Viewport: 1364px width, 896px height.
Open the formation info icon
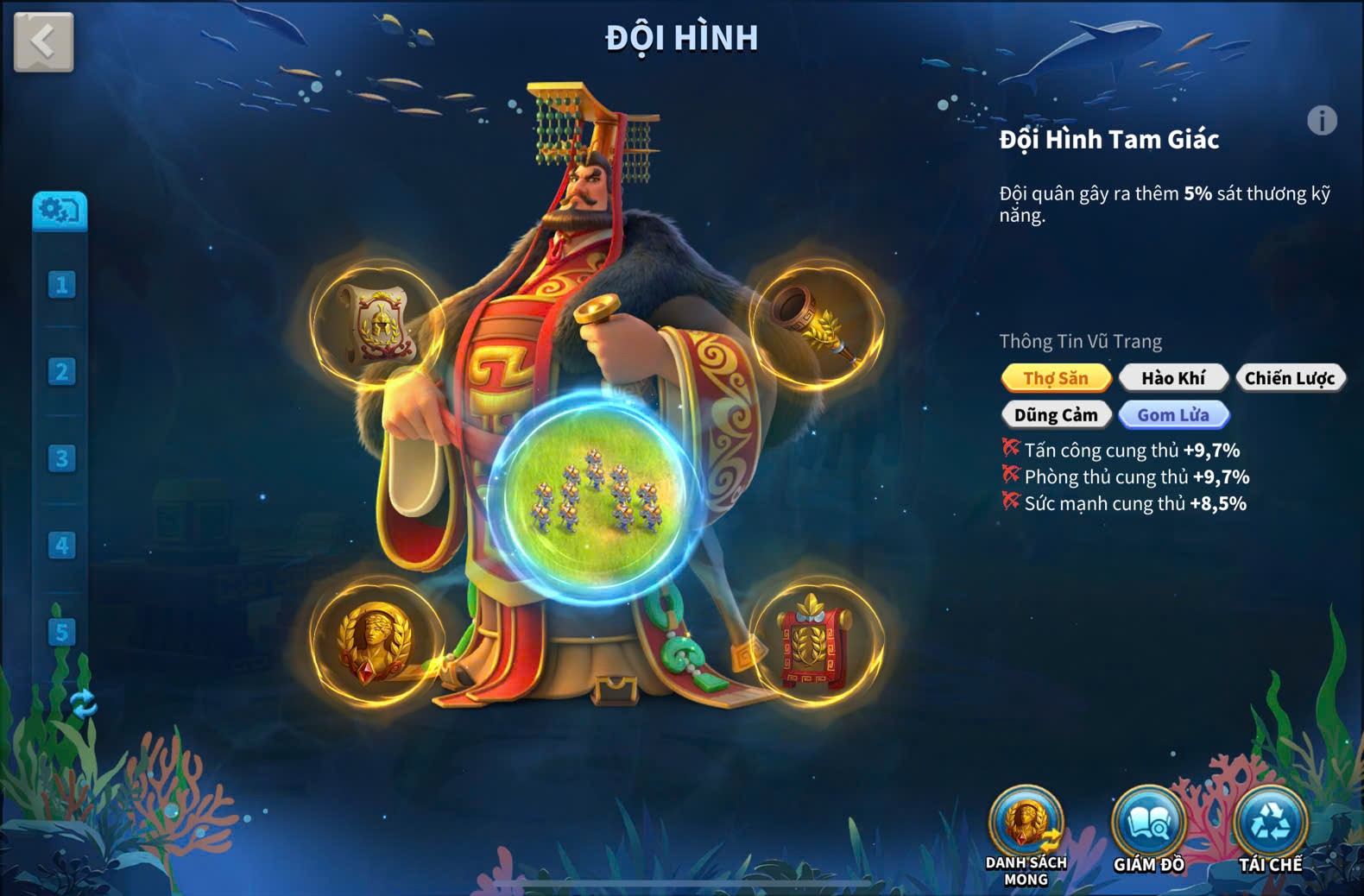(x=1321, y=121)
